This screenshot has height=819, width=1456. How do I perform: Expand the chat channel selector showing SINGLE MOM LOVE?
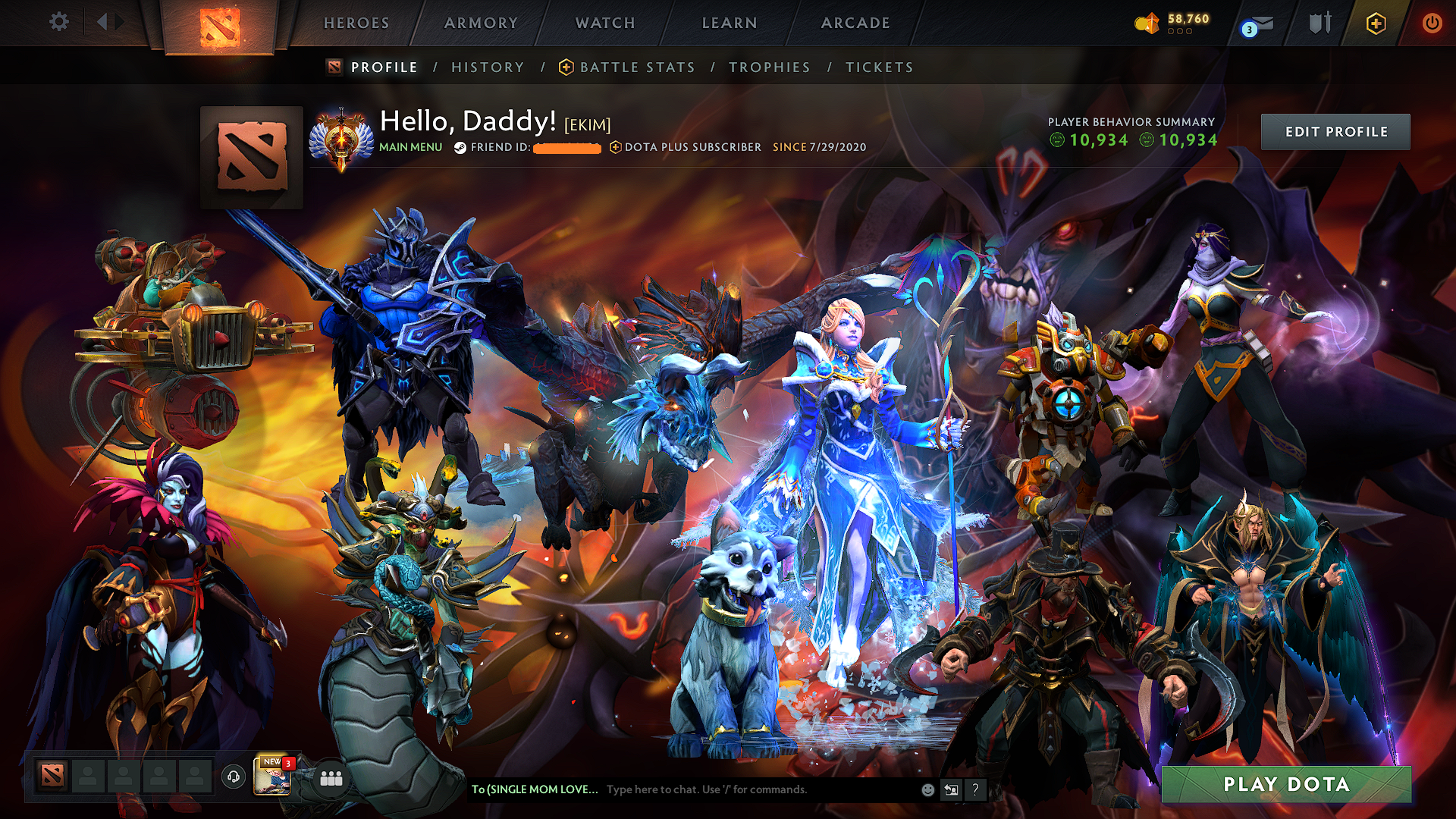tap(535, 789)
